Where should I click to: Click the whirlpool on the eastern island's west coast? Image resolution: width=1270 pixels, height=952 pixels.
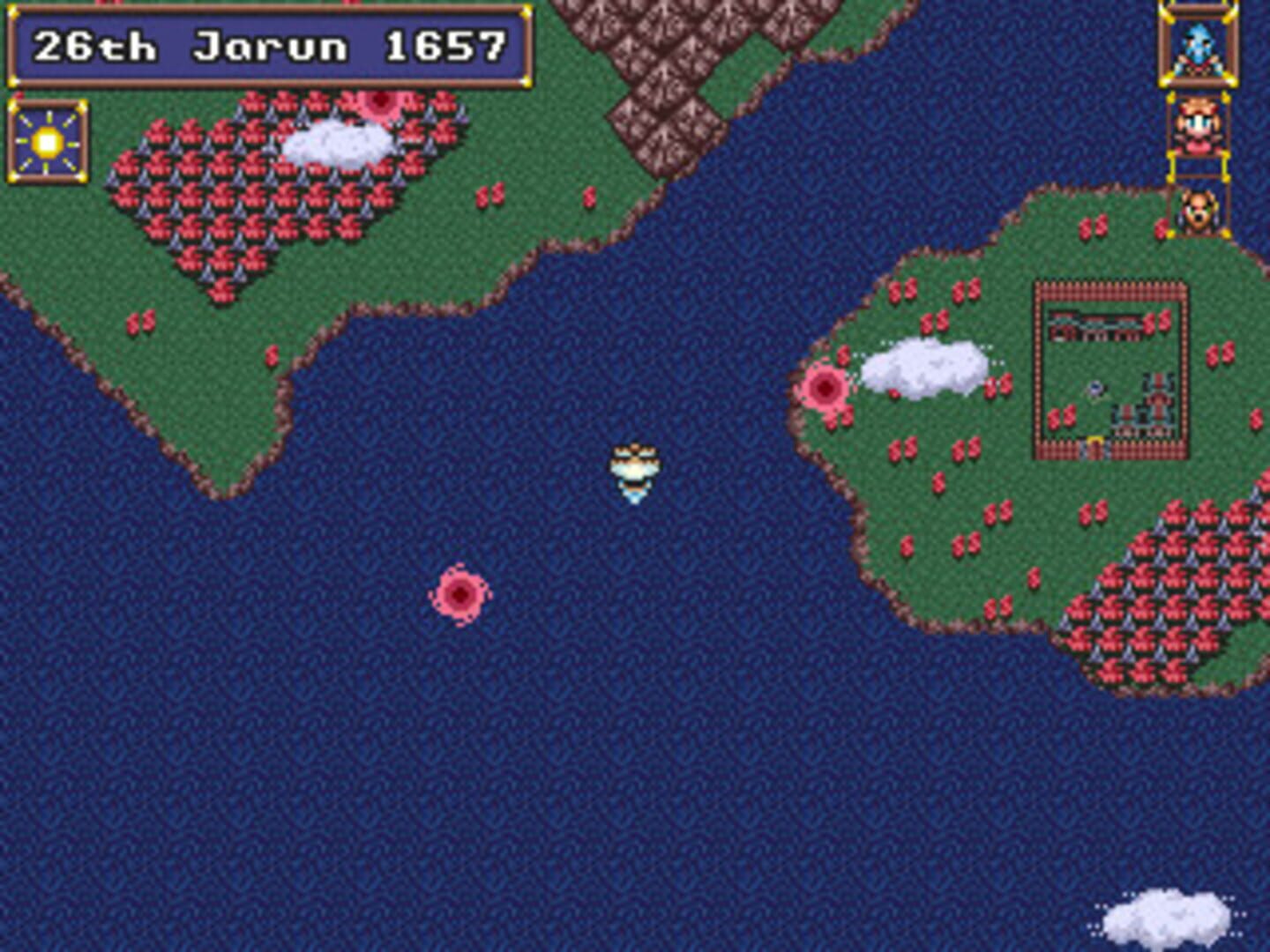(827, 385)
